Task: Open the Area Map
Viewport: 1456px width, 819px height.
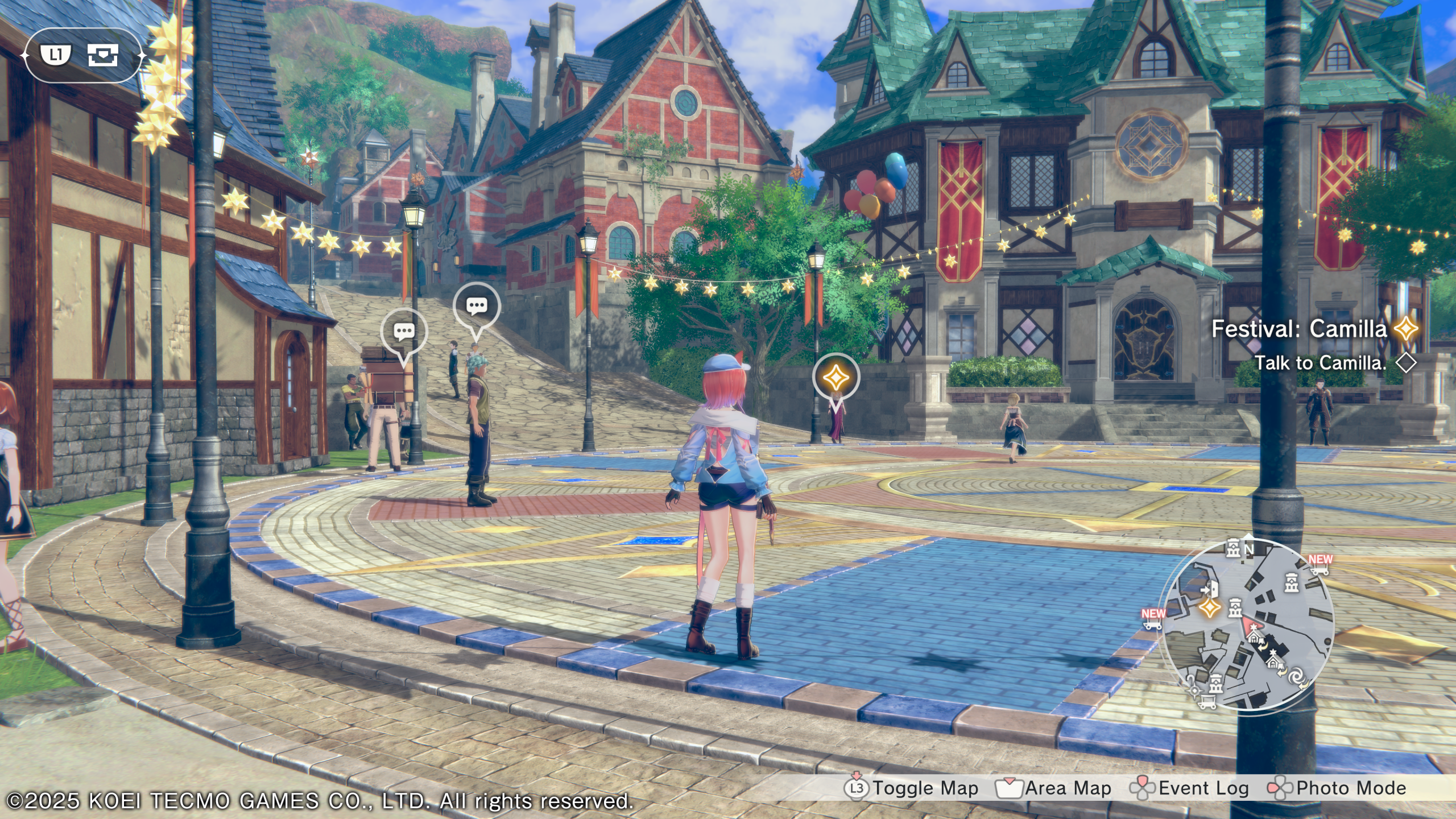Action: (x=1054, y=788)
